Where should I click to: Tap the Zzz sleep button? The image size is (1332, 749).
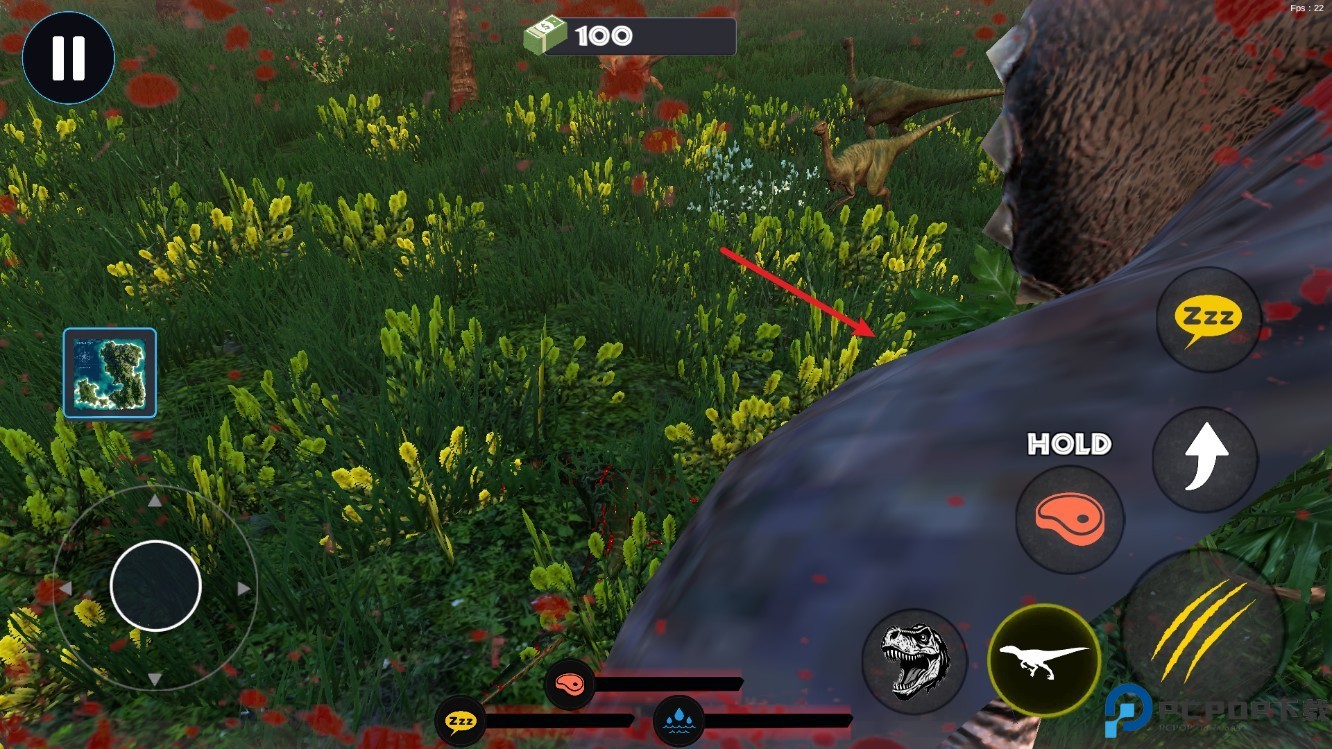1208,319
